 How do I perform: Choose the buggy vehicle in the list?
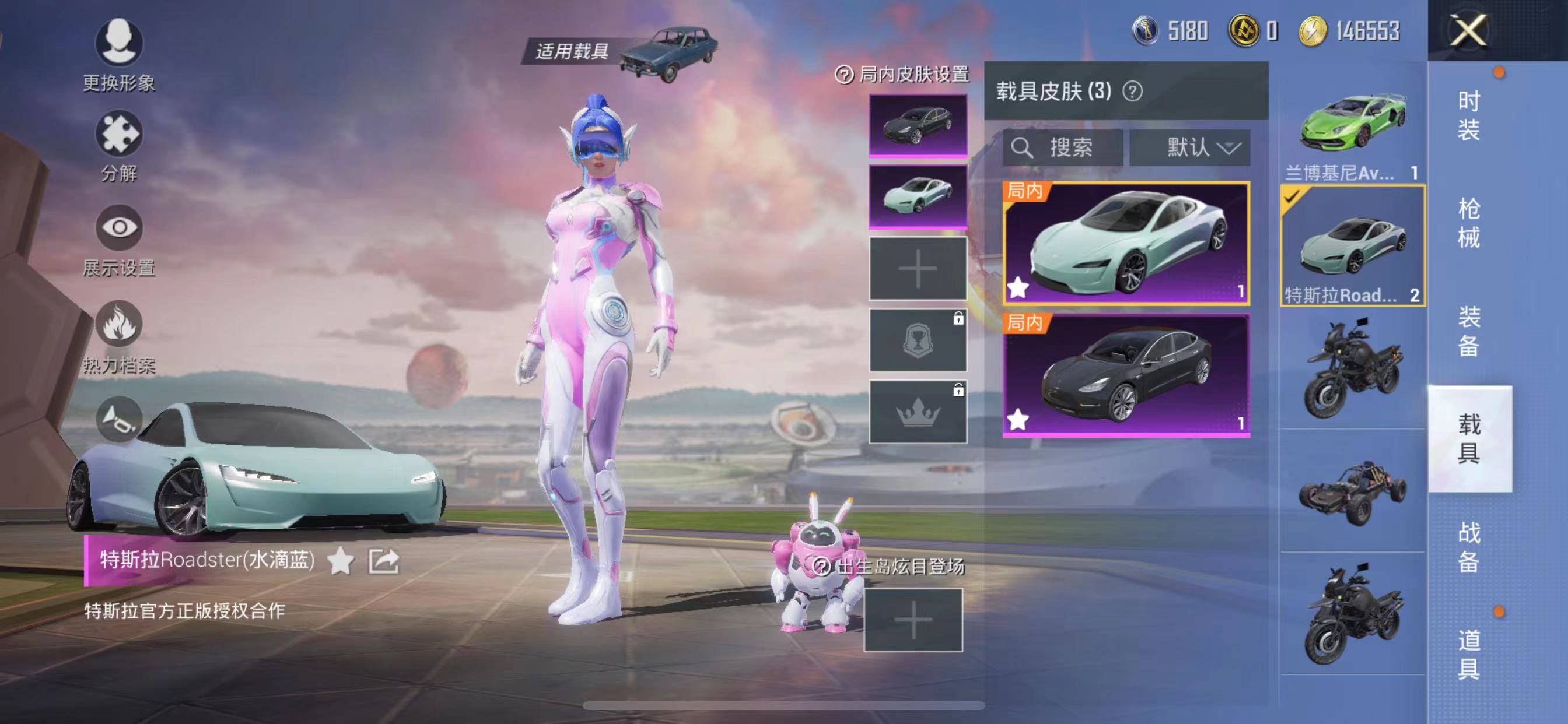(x=1352, y=491)
